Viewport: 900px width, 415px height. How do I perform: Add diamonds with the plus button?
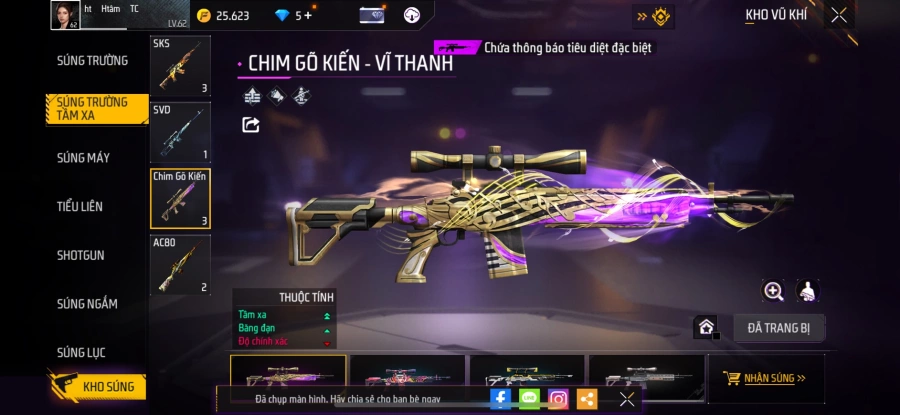pyautogui.click(x=308, y=15)
